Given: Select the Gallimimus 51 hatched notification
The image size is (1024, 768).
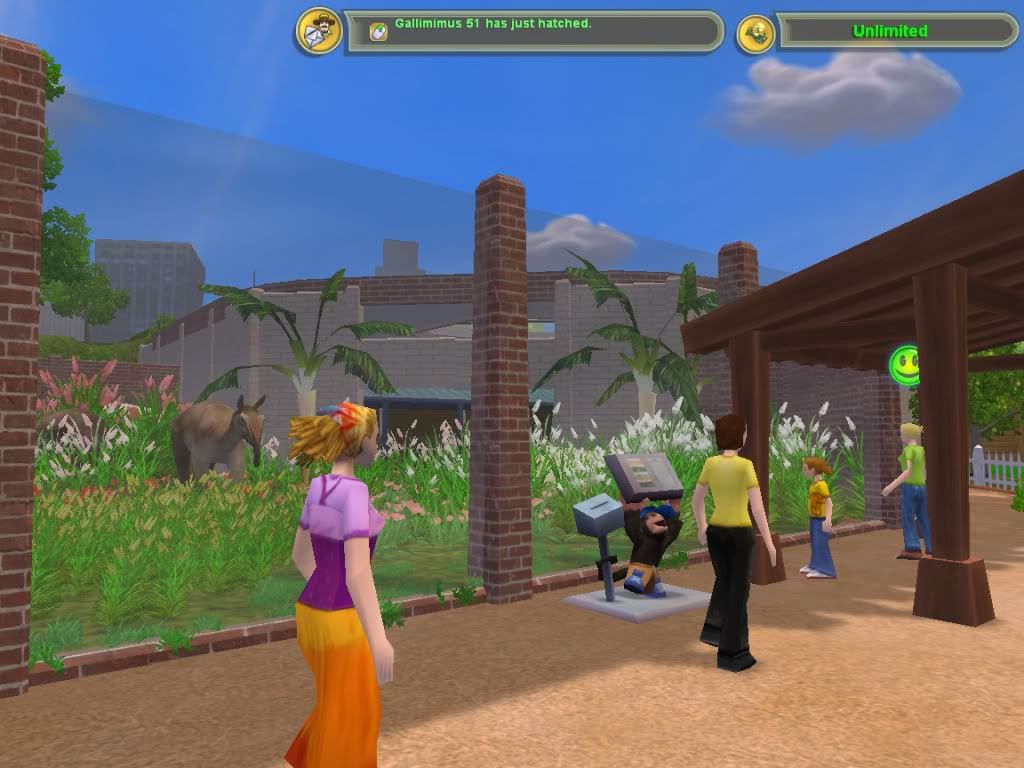Looking at the screenshot, I should 492,23.
